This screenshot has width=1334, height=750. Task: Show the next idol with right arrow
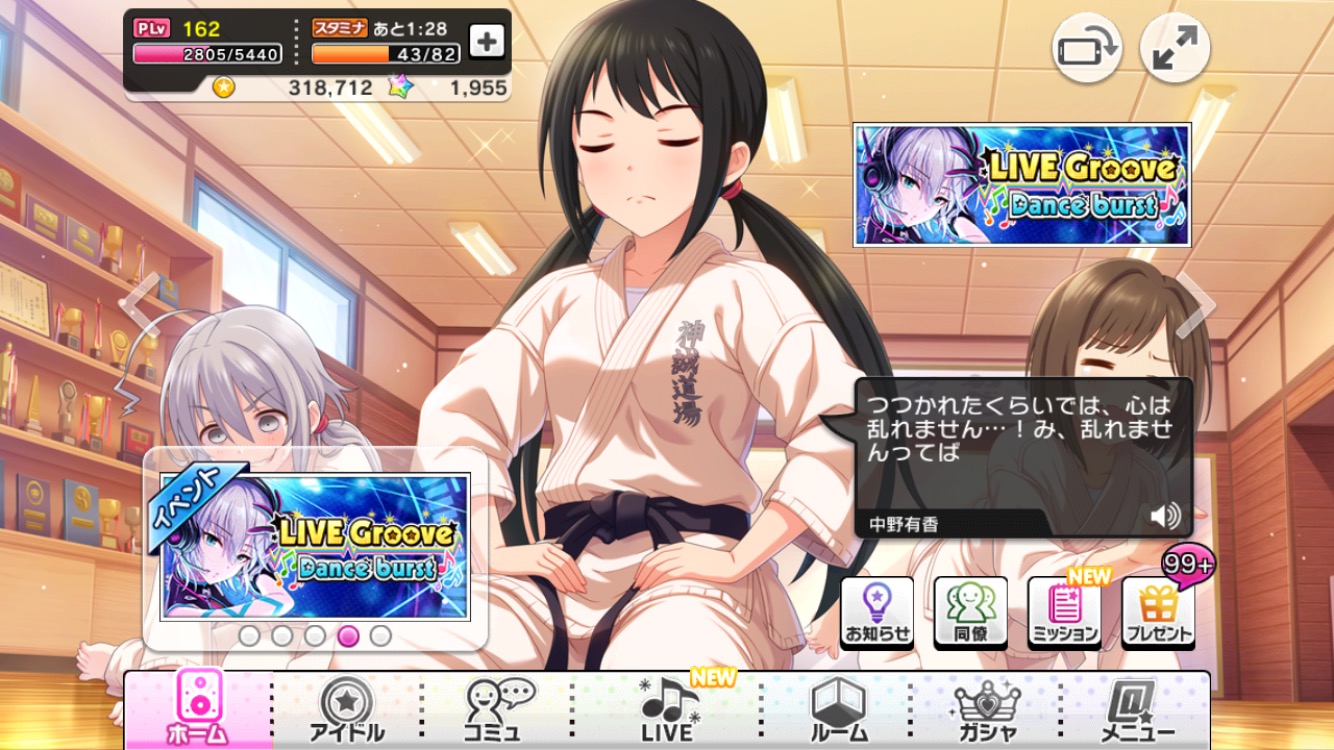click(x=1195, y=304)
